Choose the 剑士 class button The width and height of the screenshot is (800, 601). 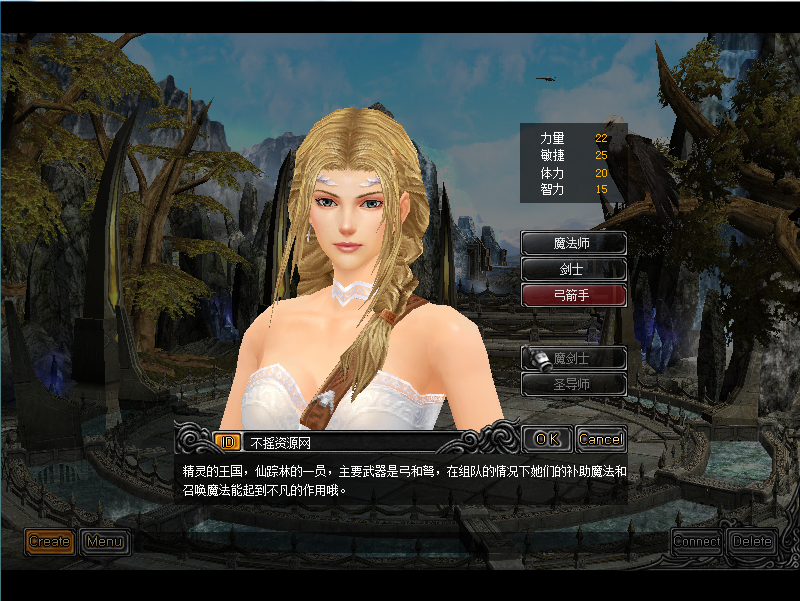point(574,269)
